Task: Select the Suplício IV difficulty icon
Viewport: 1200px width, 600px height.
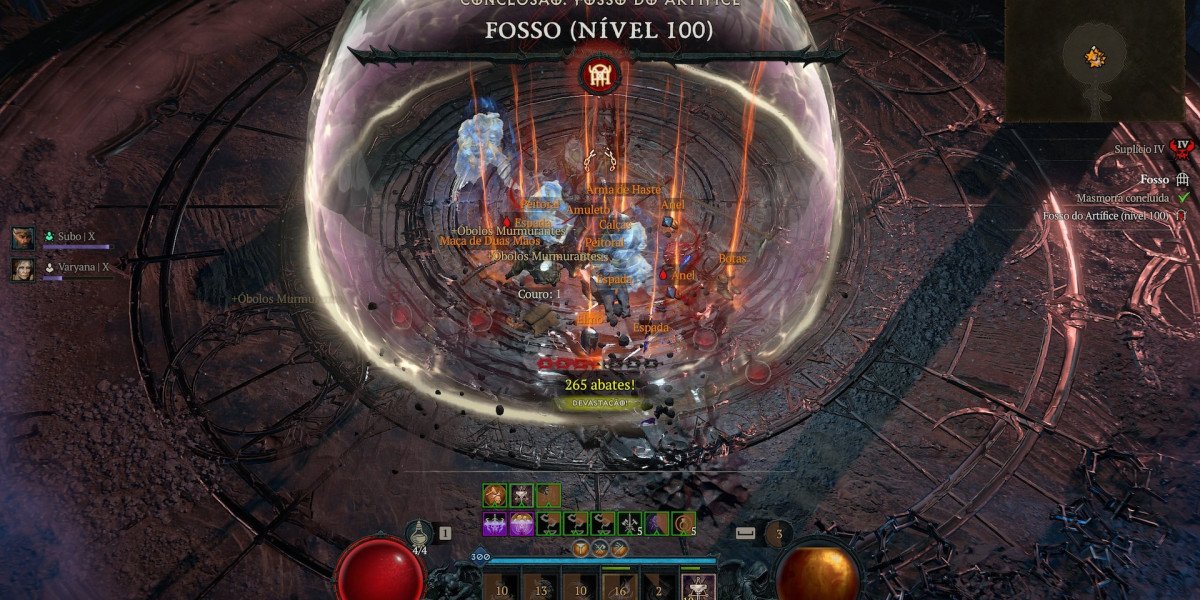Action: click(x=1183, y=148)
